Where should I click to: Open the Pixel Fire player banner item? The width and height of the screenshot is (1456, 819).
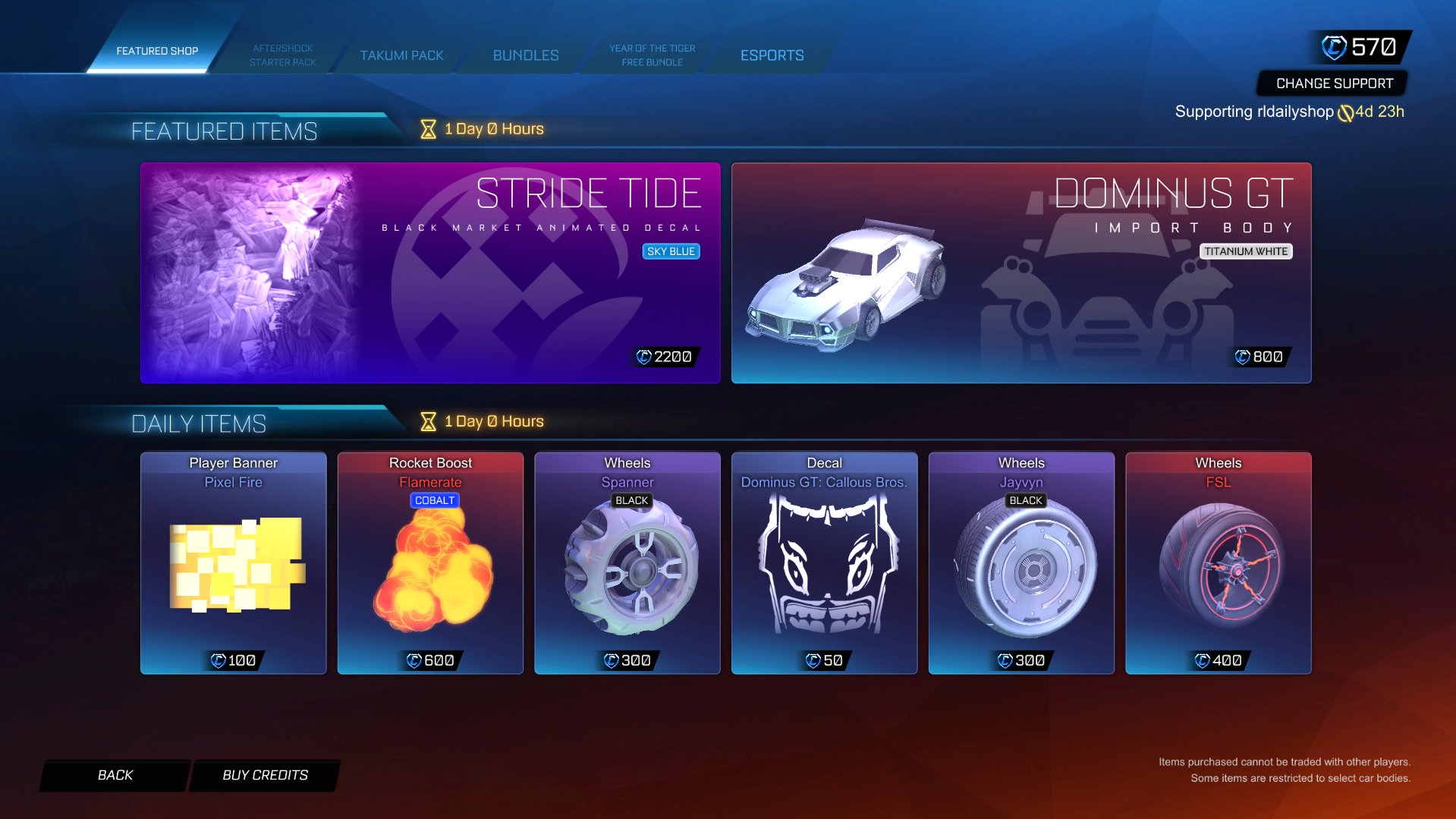[x=233, y=564]
